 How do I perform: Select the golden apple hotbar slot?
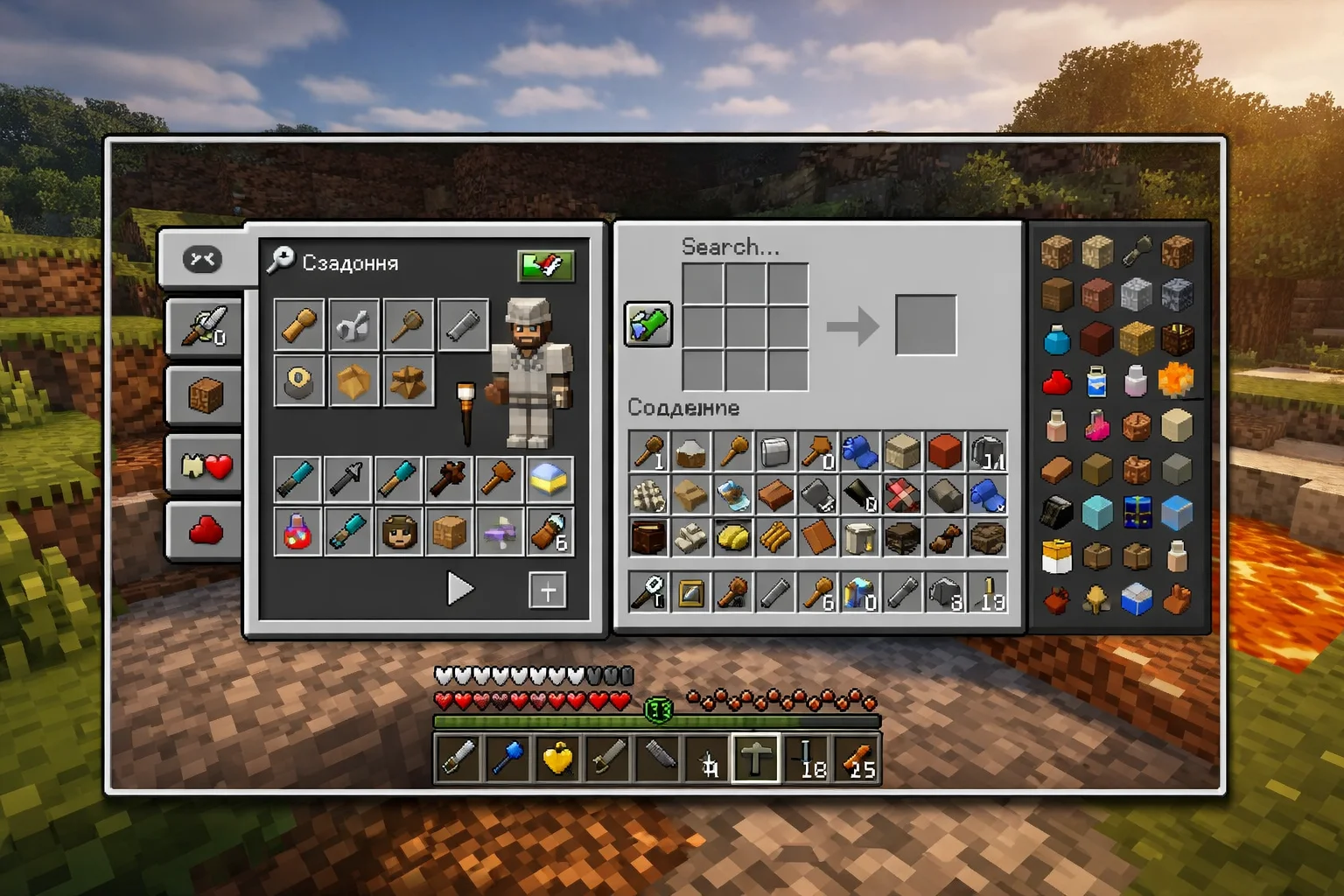[557, 758]
